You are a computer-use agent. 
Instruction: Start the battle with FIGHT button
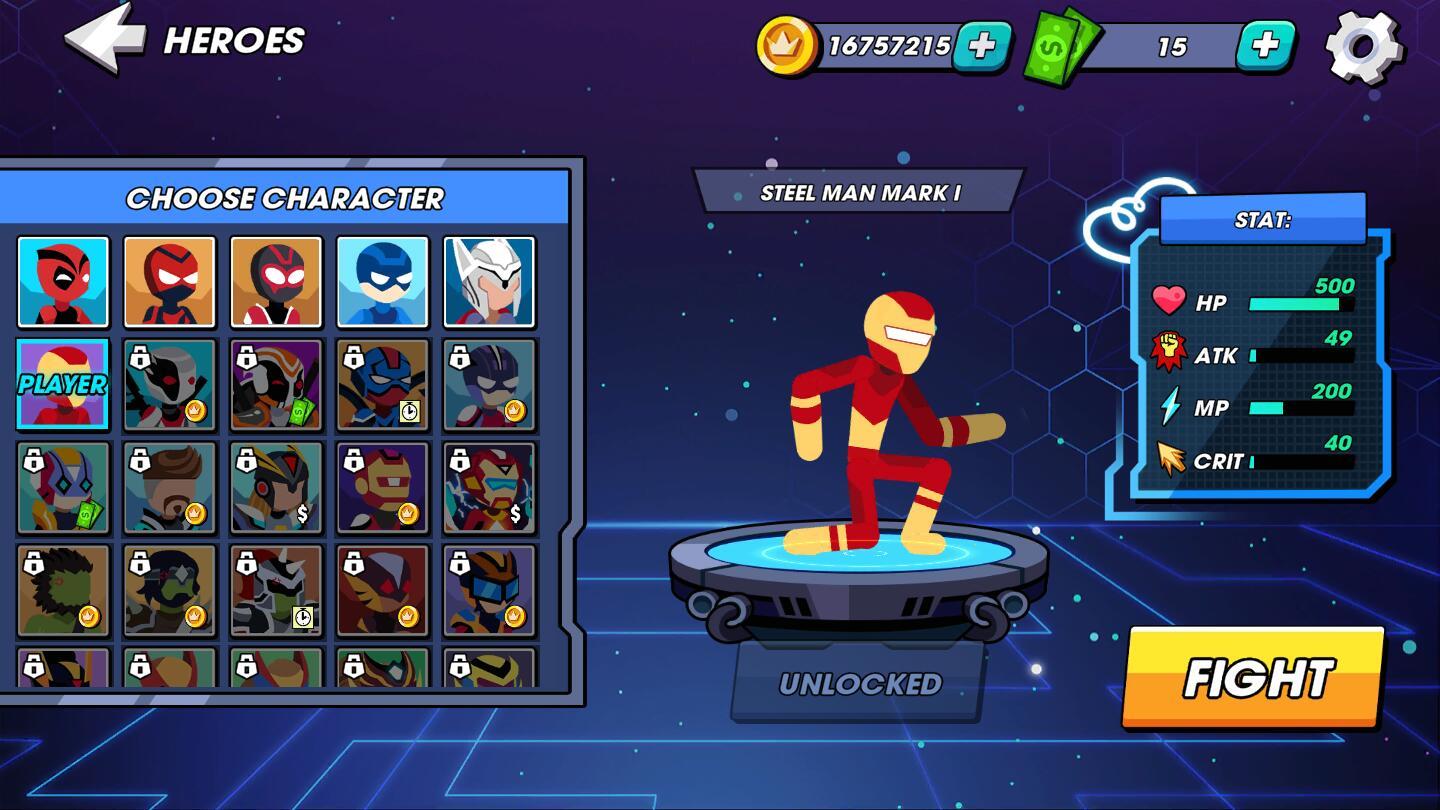1255,678
